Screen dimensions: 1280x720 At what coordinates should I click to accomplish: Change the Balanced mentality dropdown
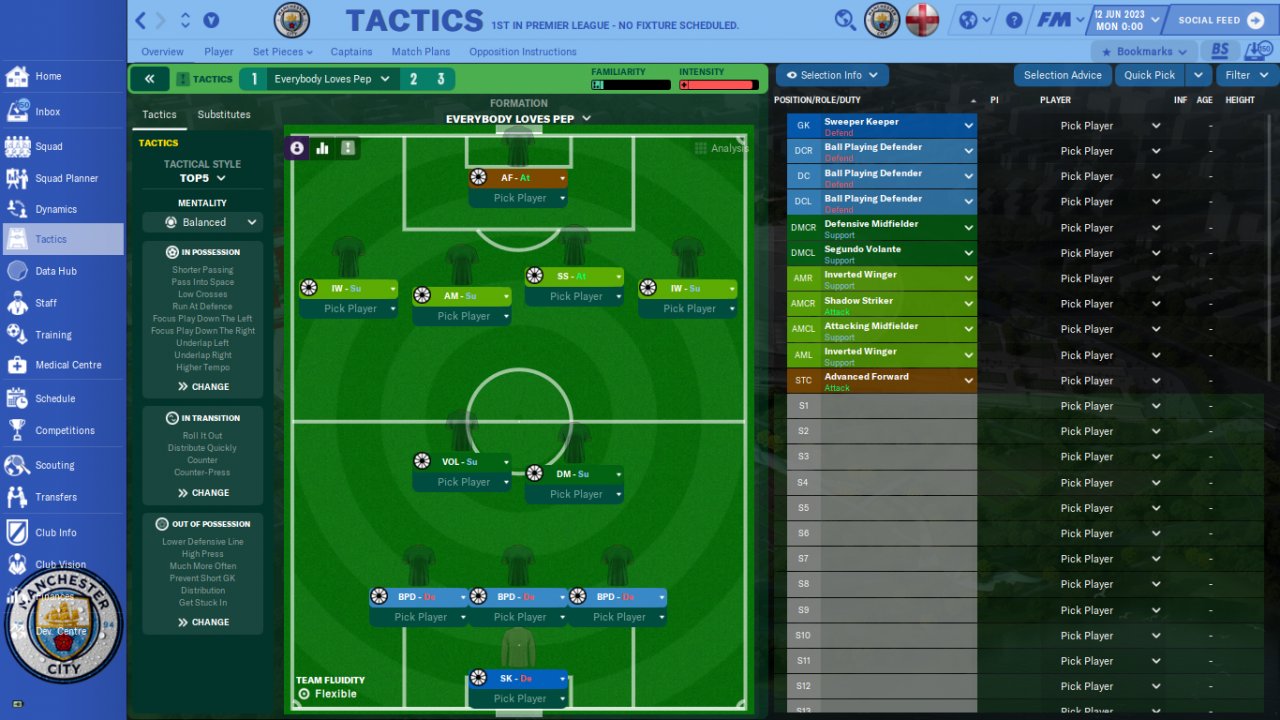202,222
